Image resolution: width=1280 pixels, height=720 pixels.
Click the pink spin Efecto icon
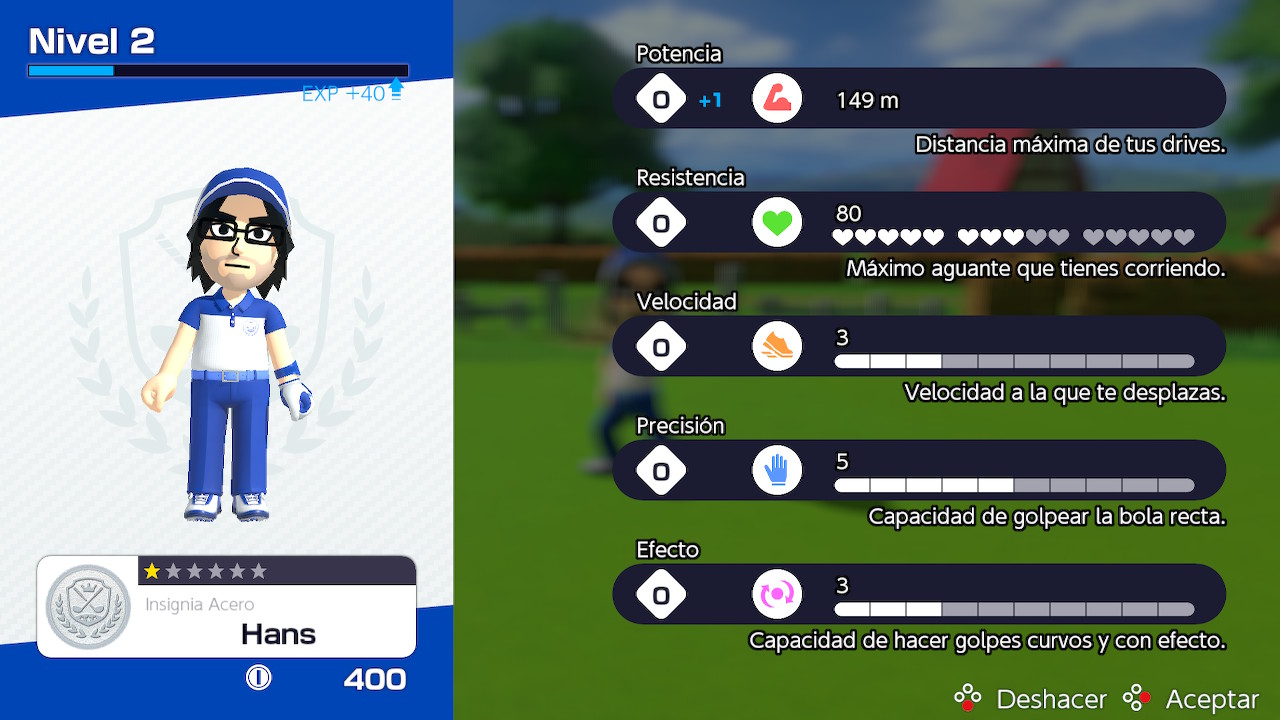click(x=777, y=594)
